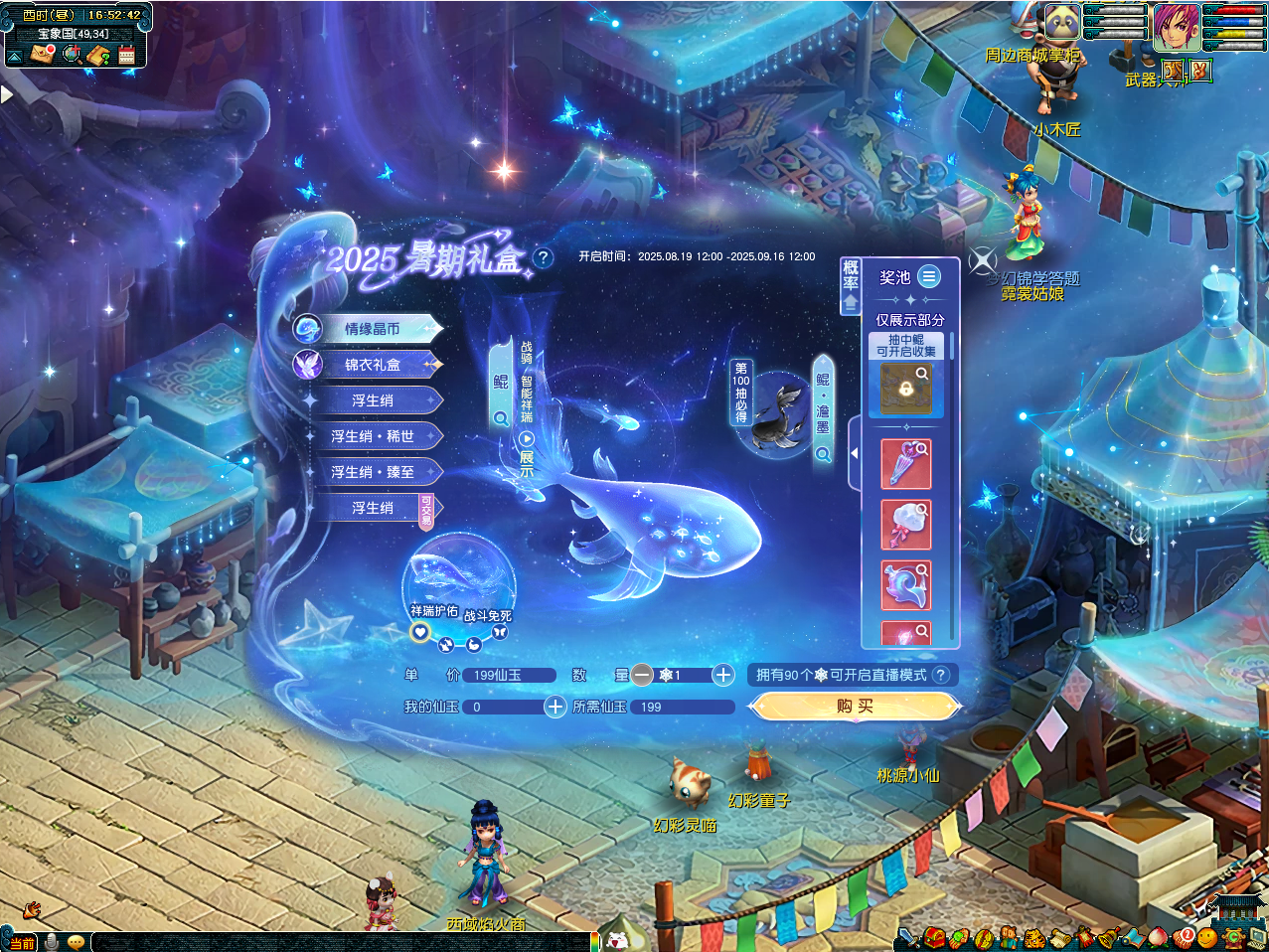Screen dimensions: 1269x952
Task: Increase purchase quantity with the plus button
Action: 723,675
